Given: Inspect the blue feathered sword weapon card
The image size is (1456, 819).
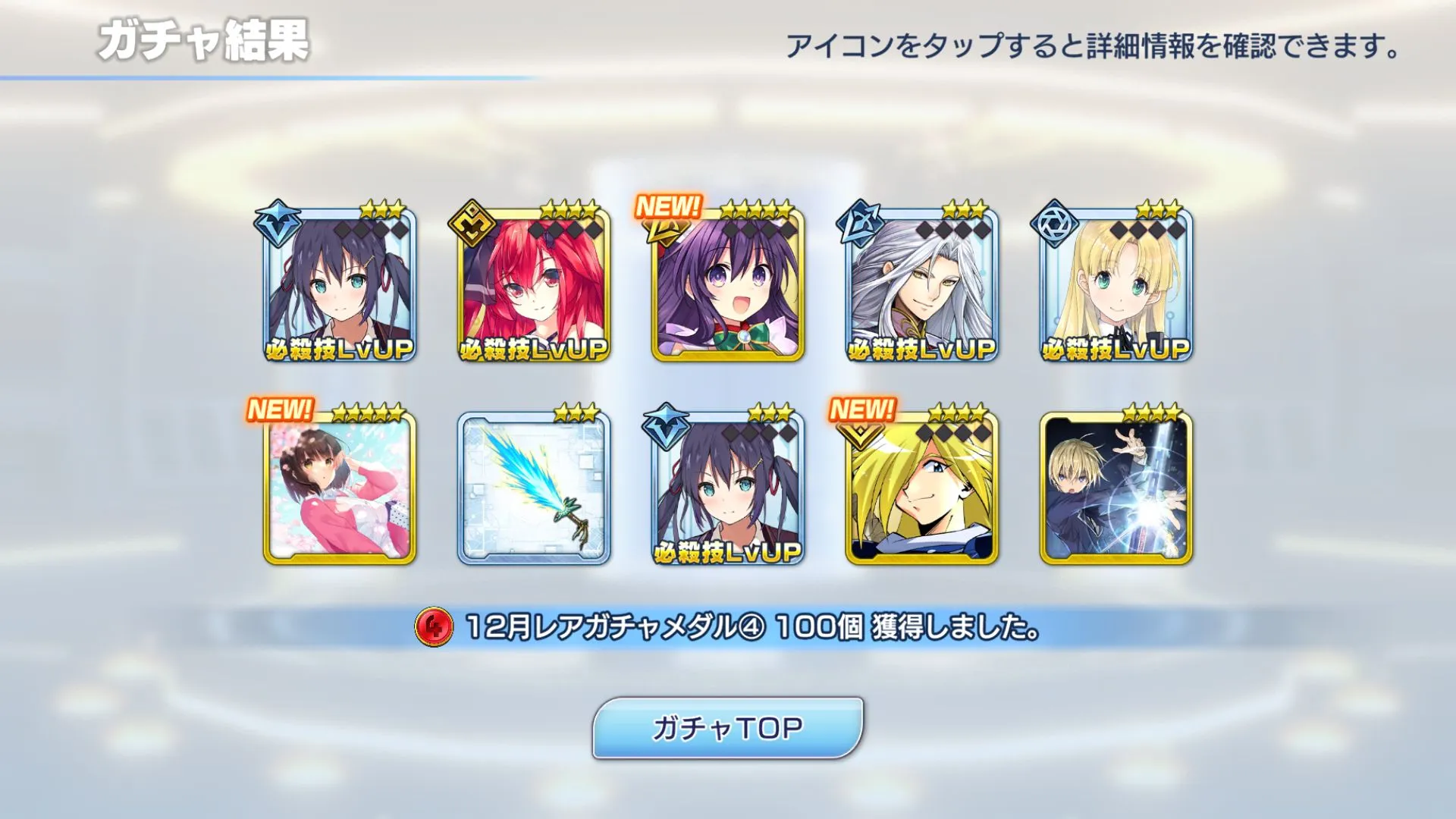Looking at the screenshot, I should click(x=534, y=488).
